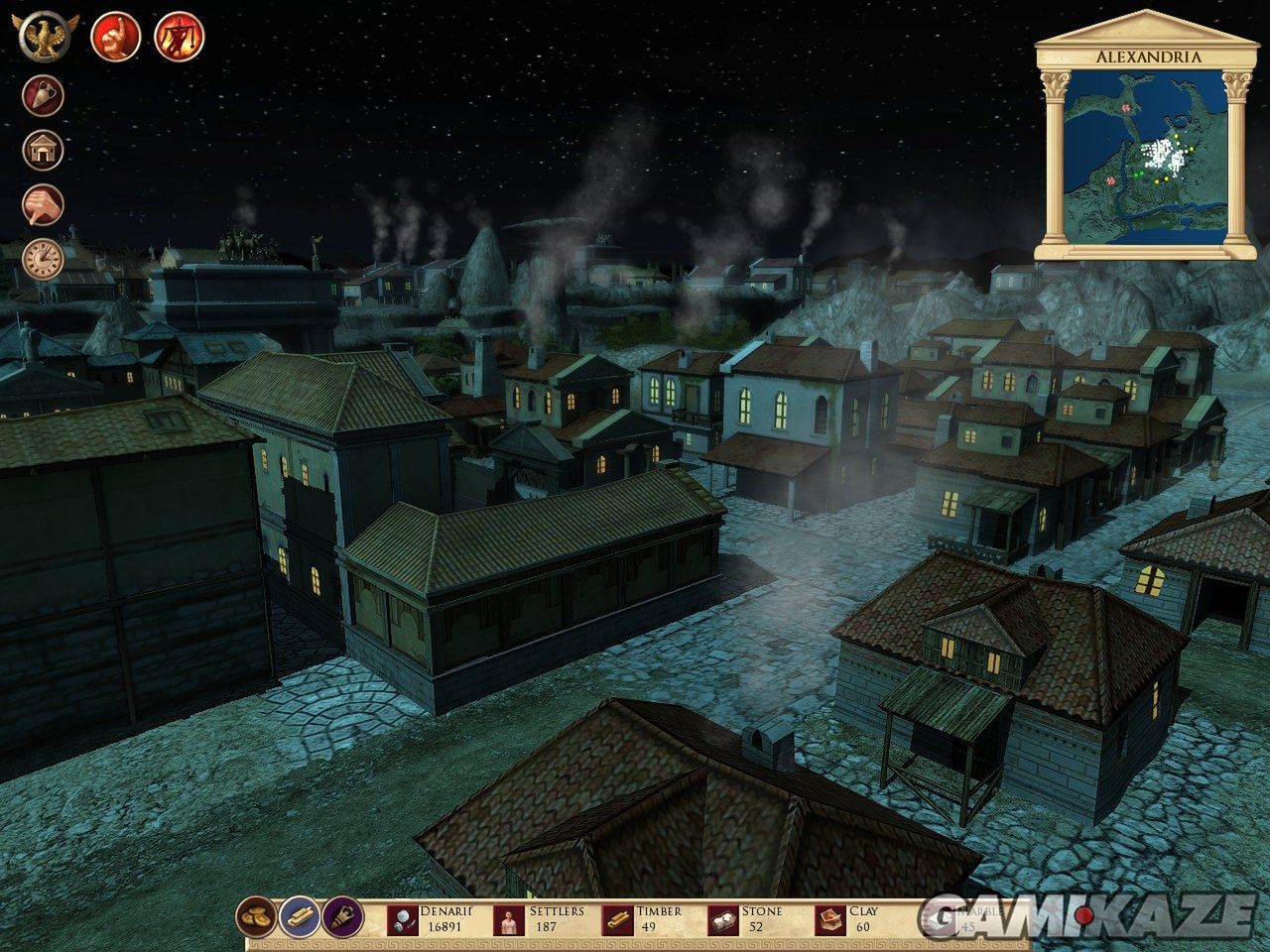Click the Stone resource icon

click(721, 920)
